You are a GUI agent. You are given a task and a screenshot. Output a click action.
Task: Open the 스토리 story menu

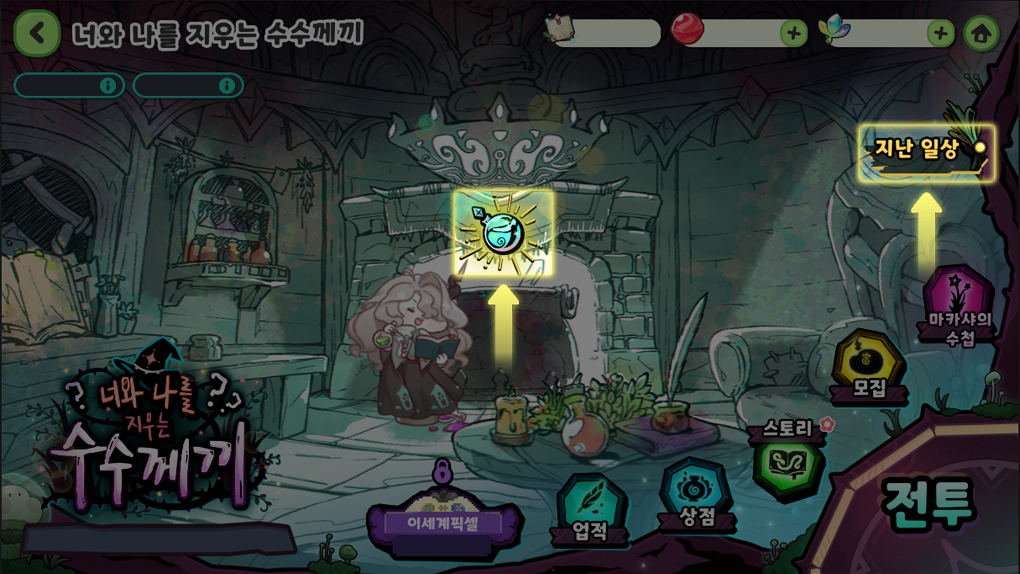788,462
